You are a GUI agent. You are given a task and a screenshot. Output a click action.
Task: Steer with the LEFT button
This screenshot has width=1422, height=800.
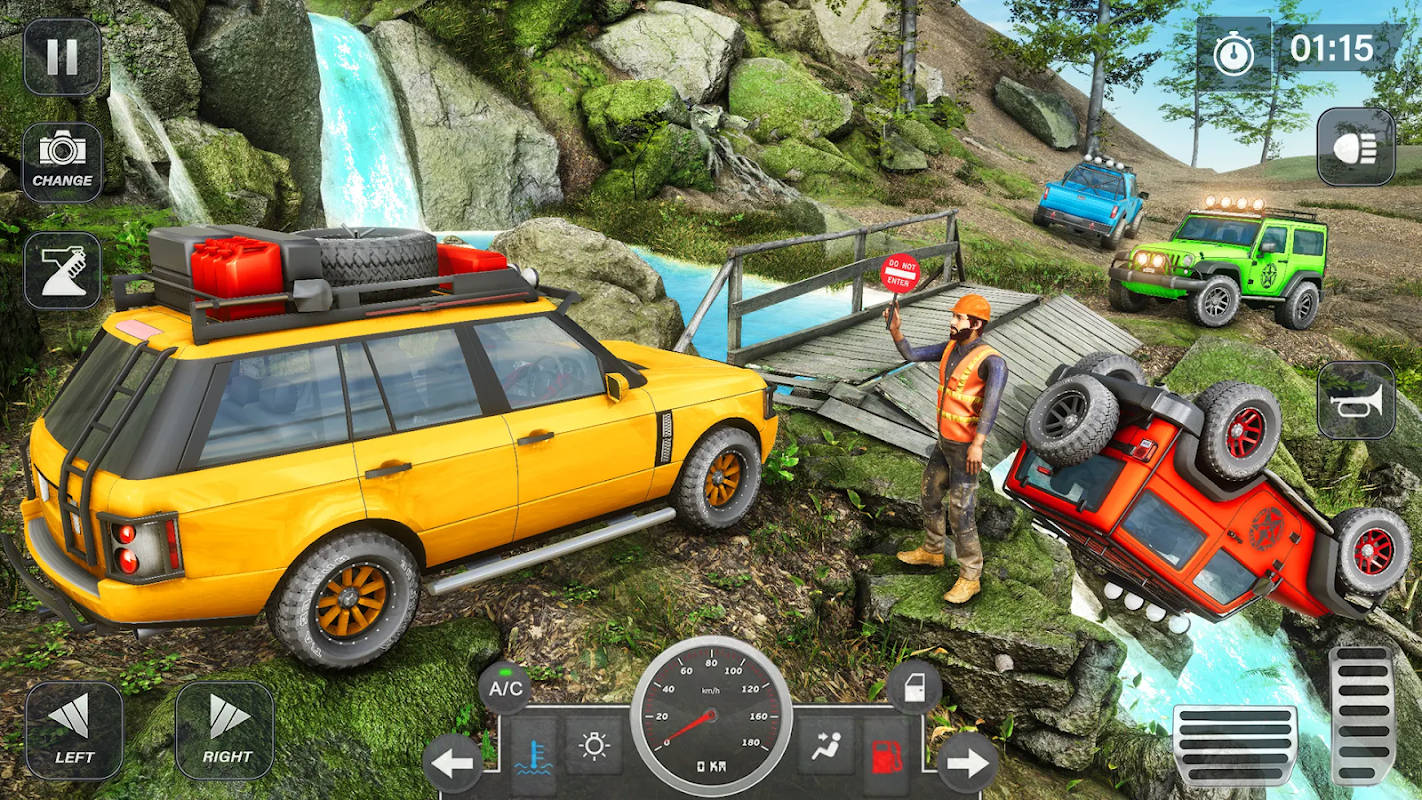pos(74,730)
